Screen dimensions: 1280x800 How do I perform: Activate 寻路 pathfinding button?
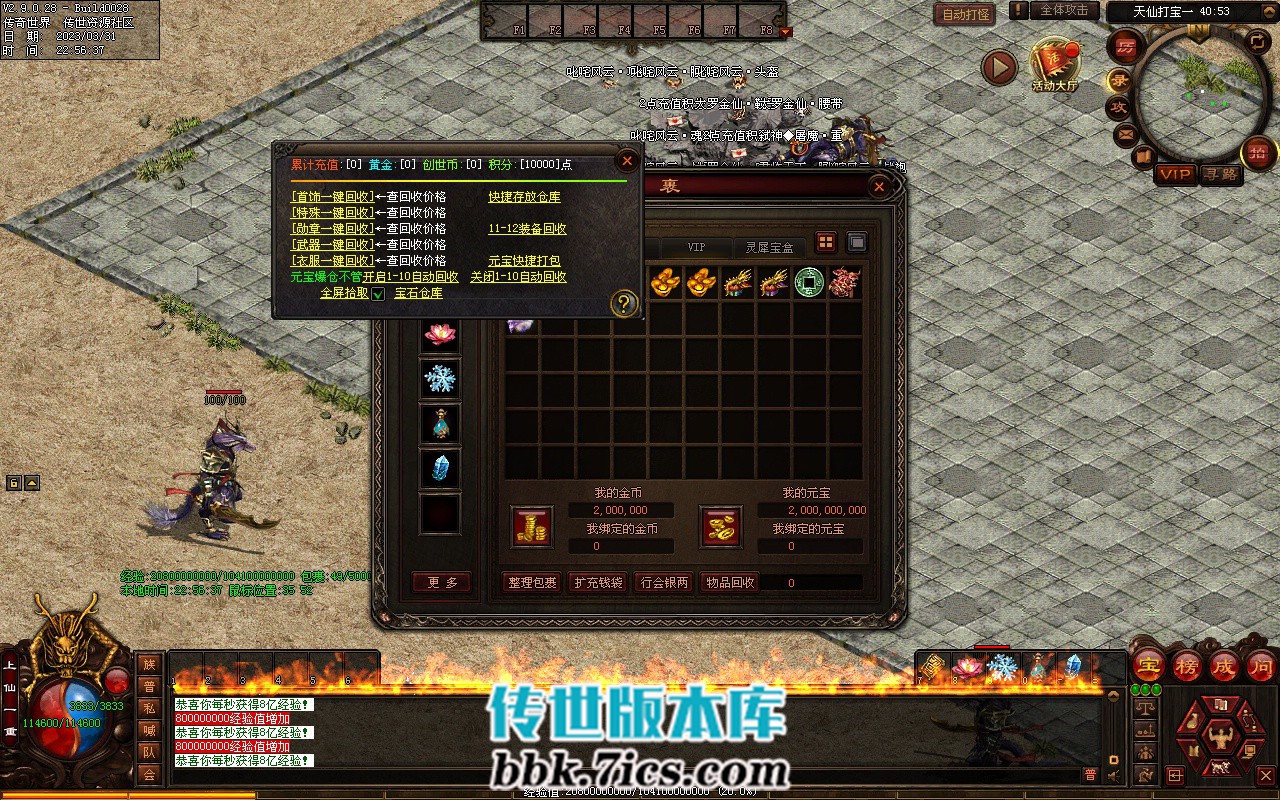1220,174
